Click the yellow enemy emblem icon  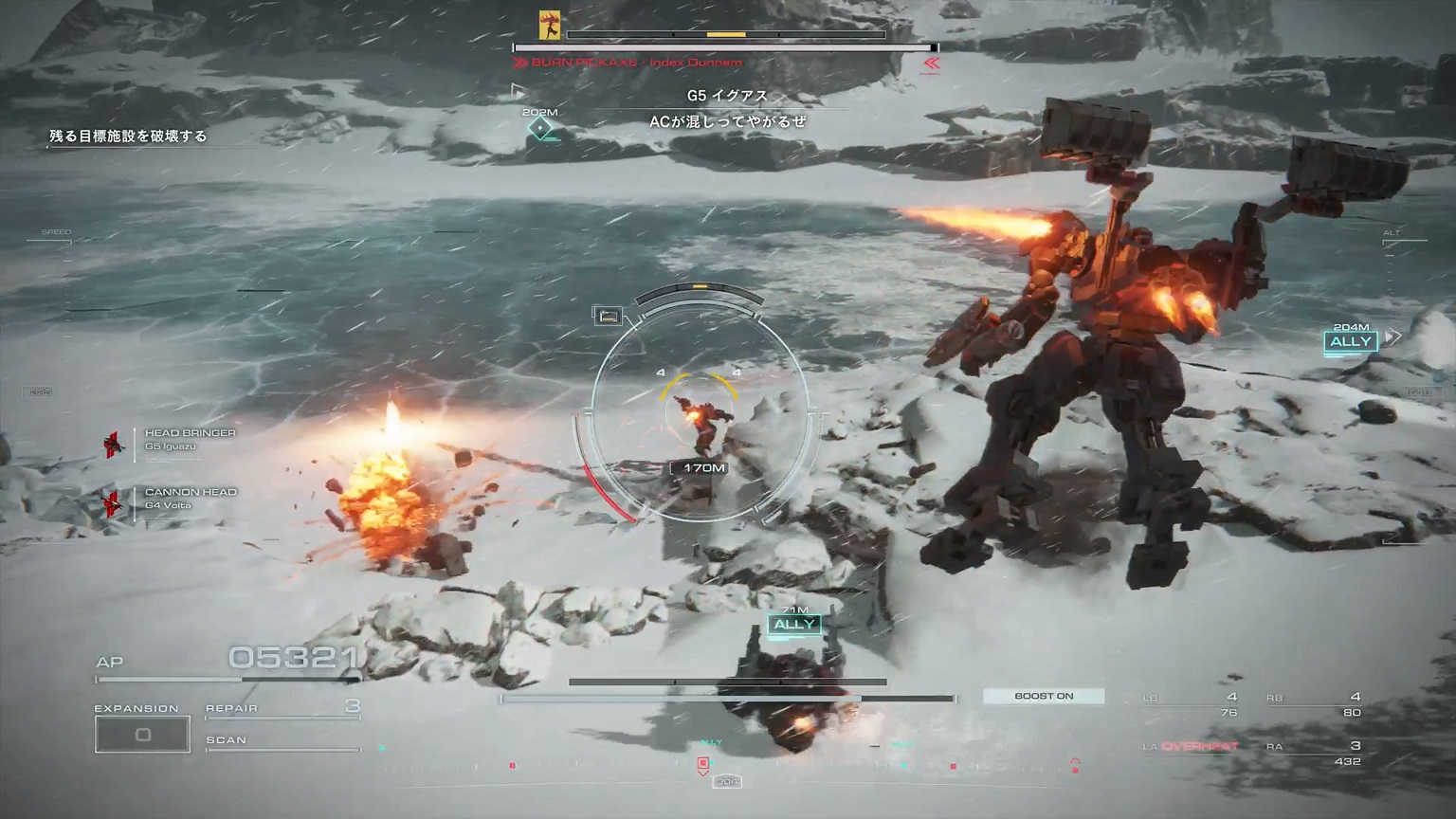tap(549, 26)
